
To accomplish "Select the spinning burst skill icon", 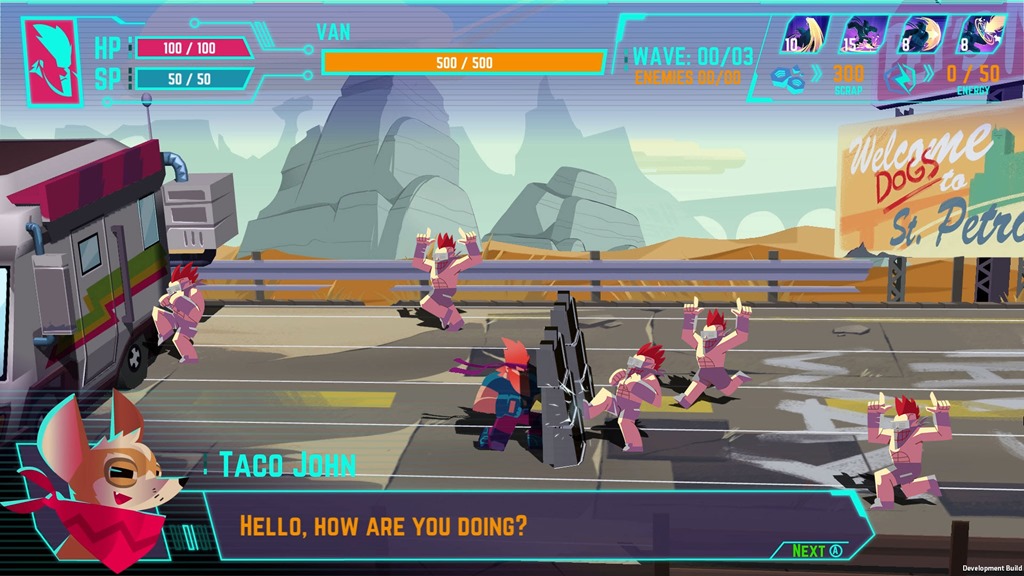I will pos(980,34).
